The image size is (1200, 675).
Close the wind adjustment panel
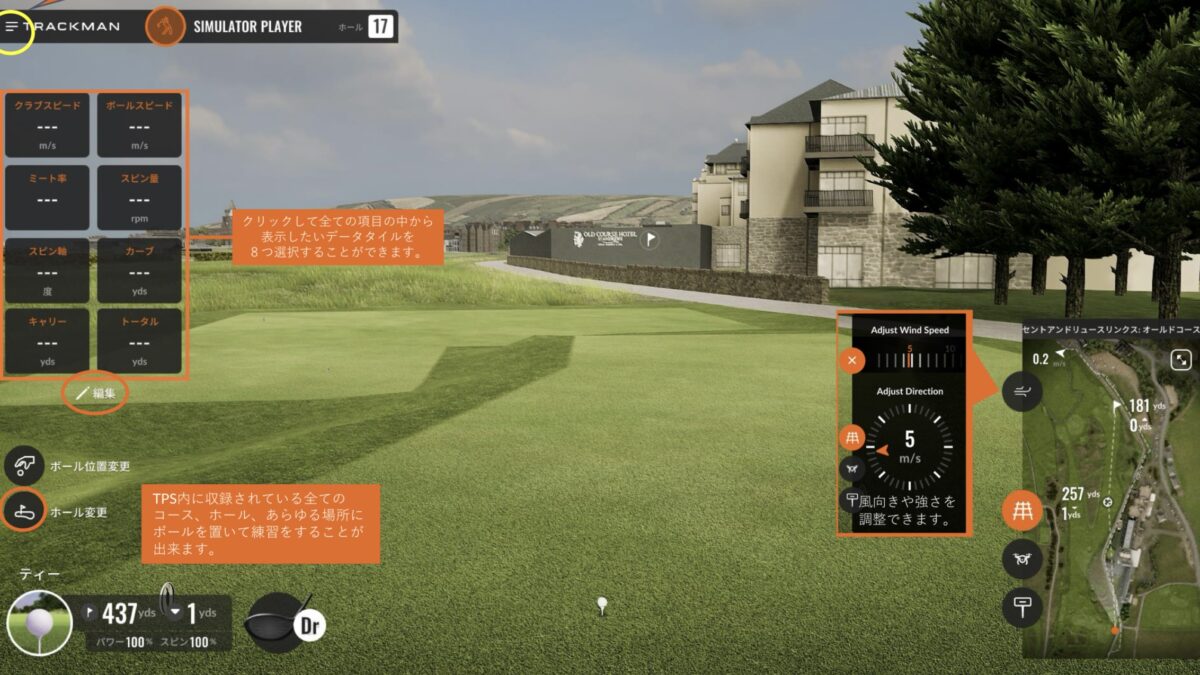pos(852,361)
